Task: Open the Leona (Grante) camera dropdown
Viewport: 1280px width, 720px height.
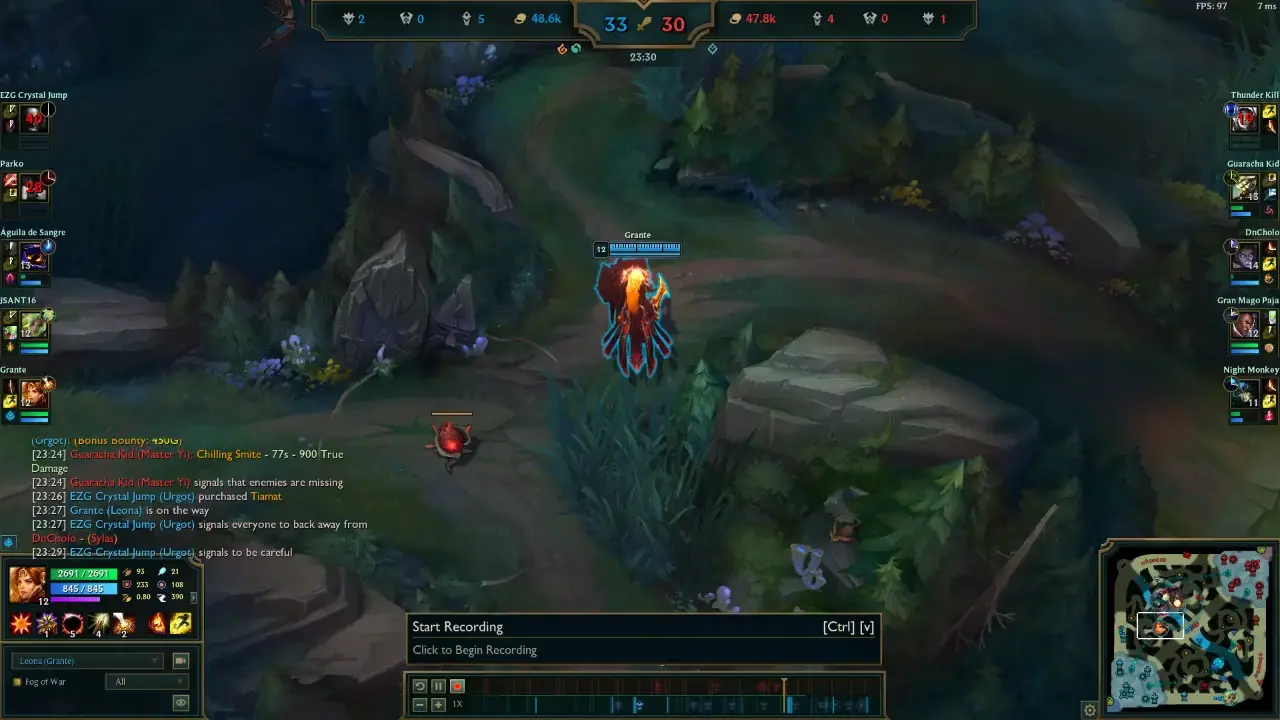Action: click(x=85, y=660)
